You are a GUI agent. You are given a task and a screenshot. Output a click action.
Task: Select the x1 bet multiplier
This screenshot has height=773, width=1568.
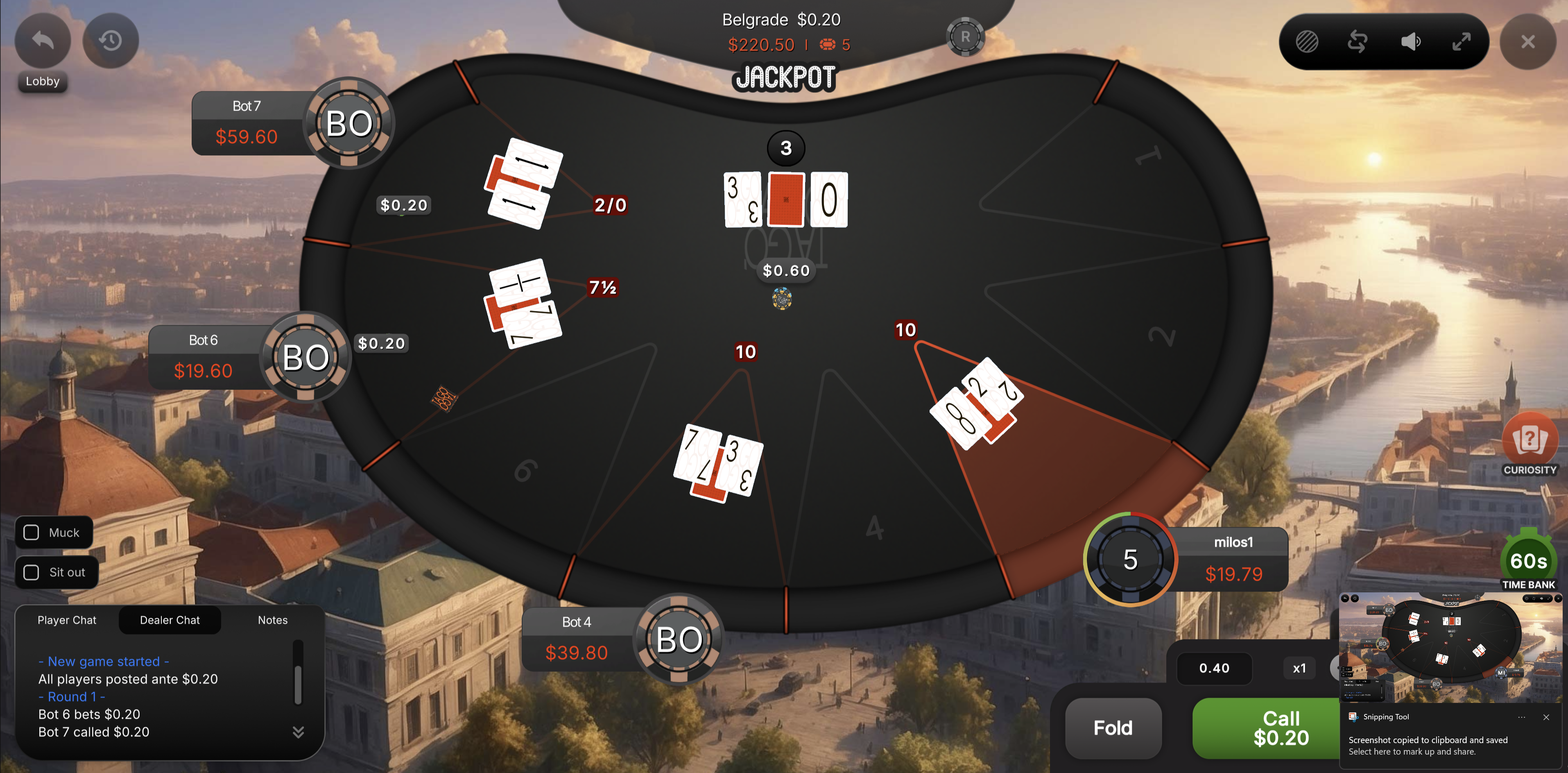point(1299,668)
